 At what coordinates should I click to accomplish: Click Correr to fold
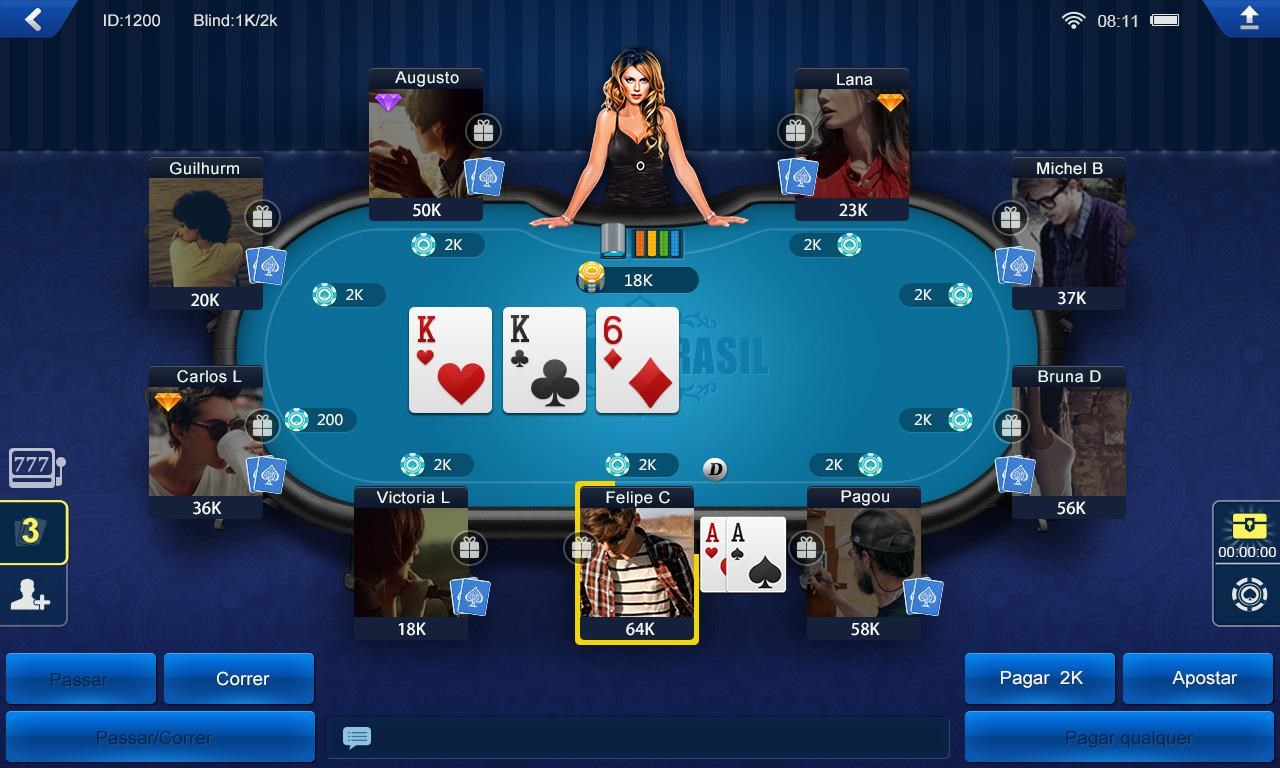coord(238,678)
